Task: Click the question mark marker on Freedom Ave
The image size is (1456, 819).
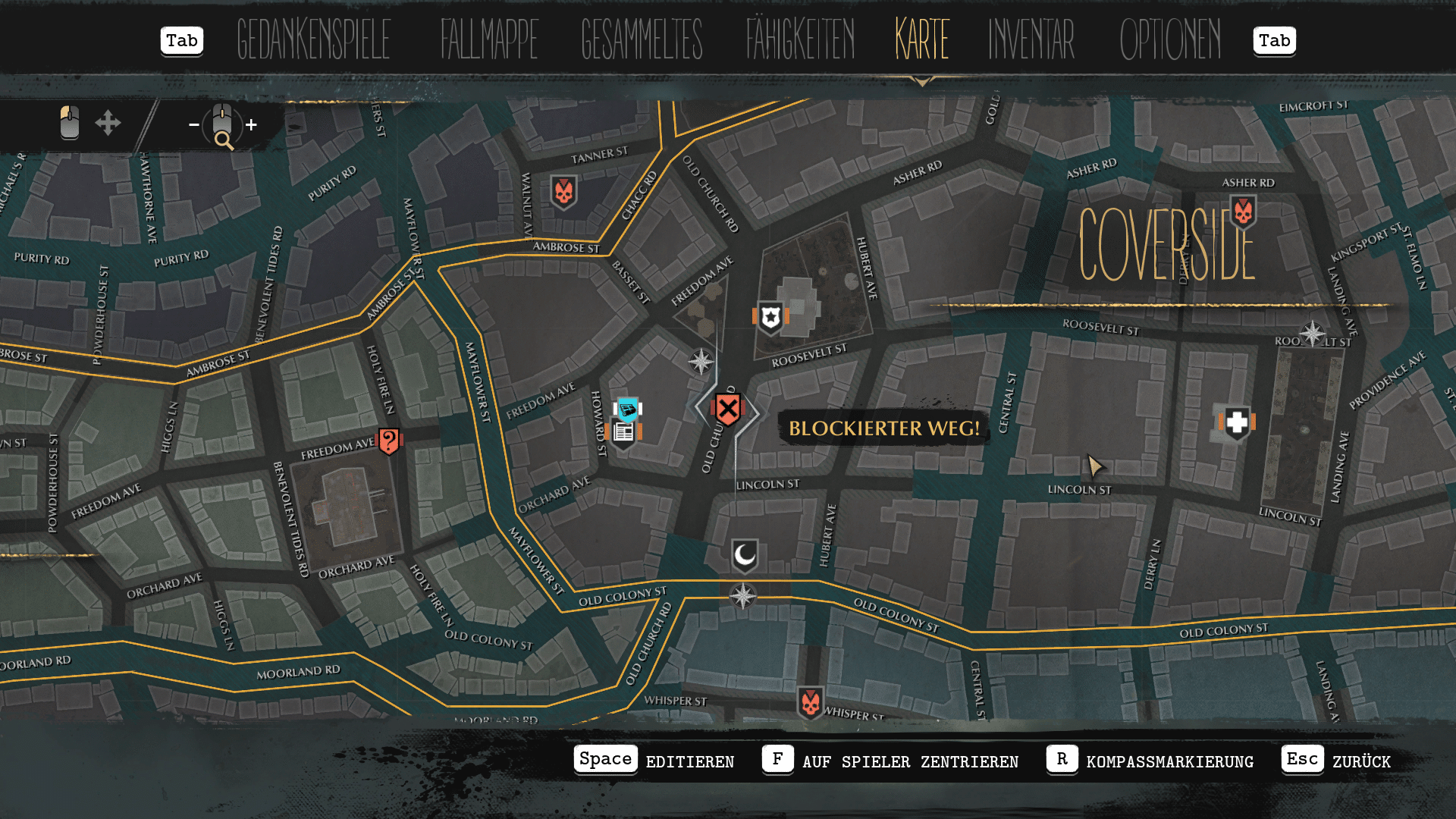Action: (x=389, y=440)
